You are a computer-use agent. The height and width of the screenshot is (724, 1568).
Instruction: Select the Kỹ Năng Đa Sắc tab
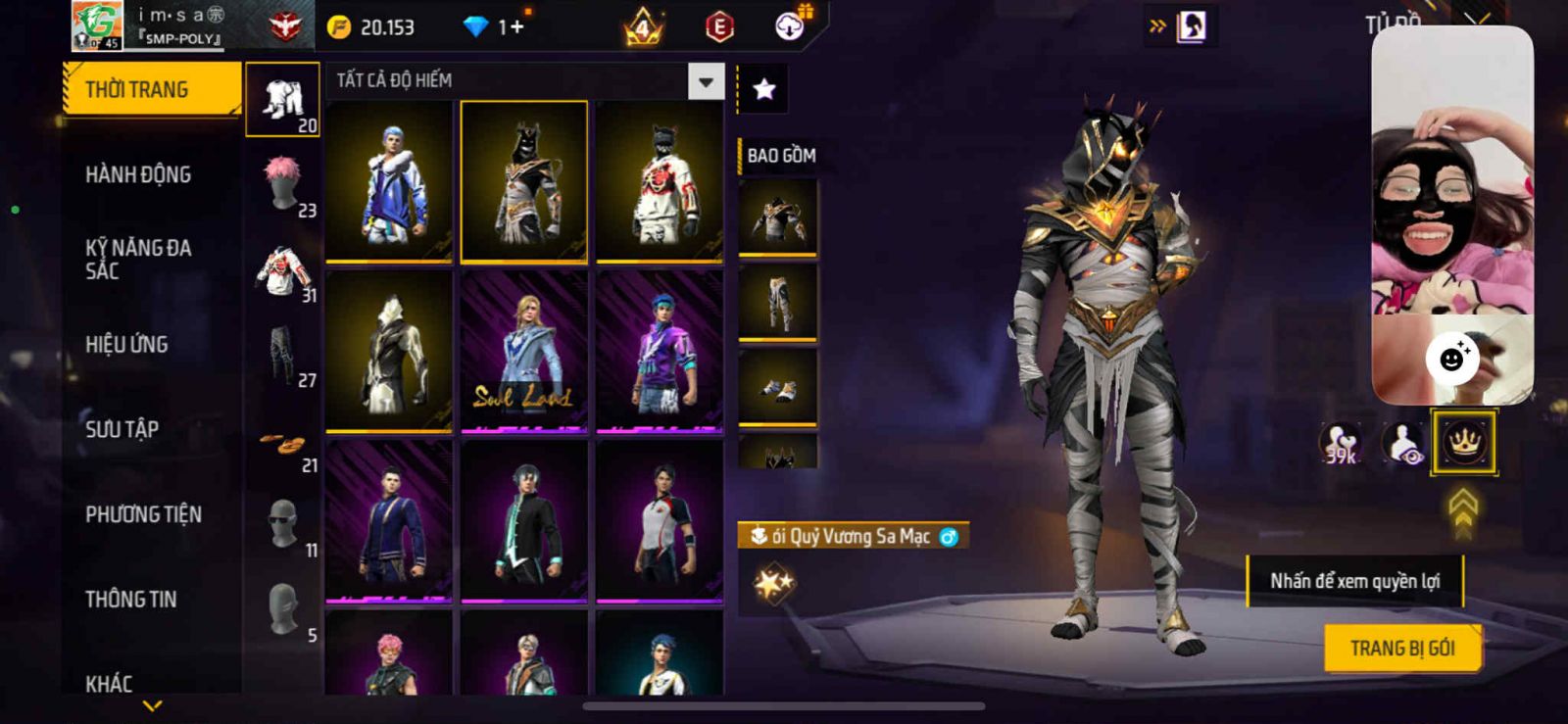[x=138, y=260]
